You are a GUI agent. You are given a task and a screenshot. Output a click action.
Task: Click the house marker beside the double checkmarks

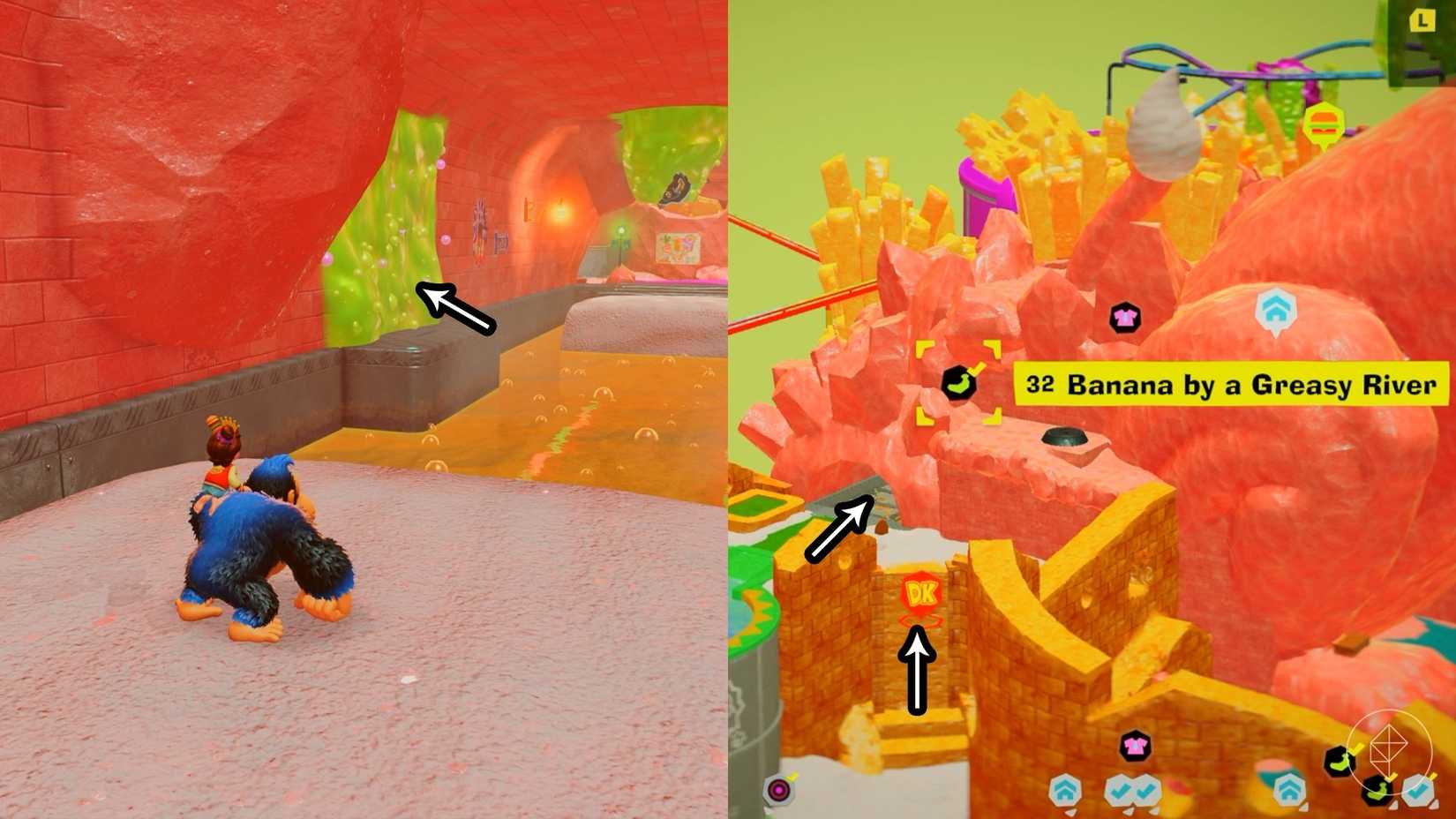click(1066, 790)
